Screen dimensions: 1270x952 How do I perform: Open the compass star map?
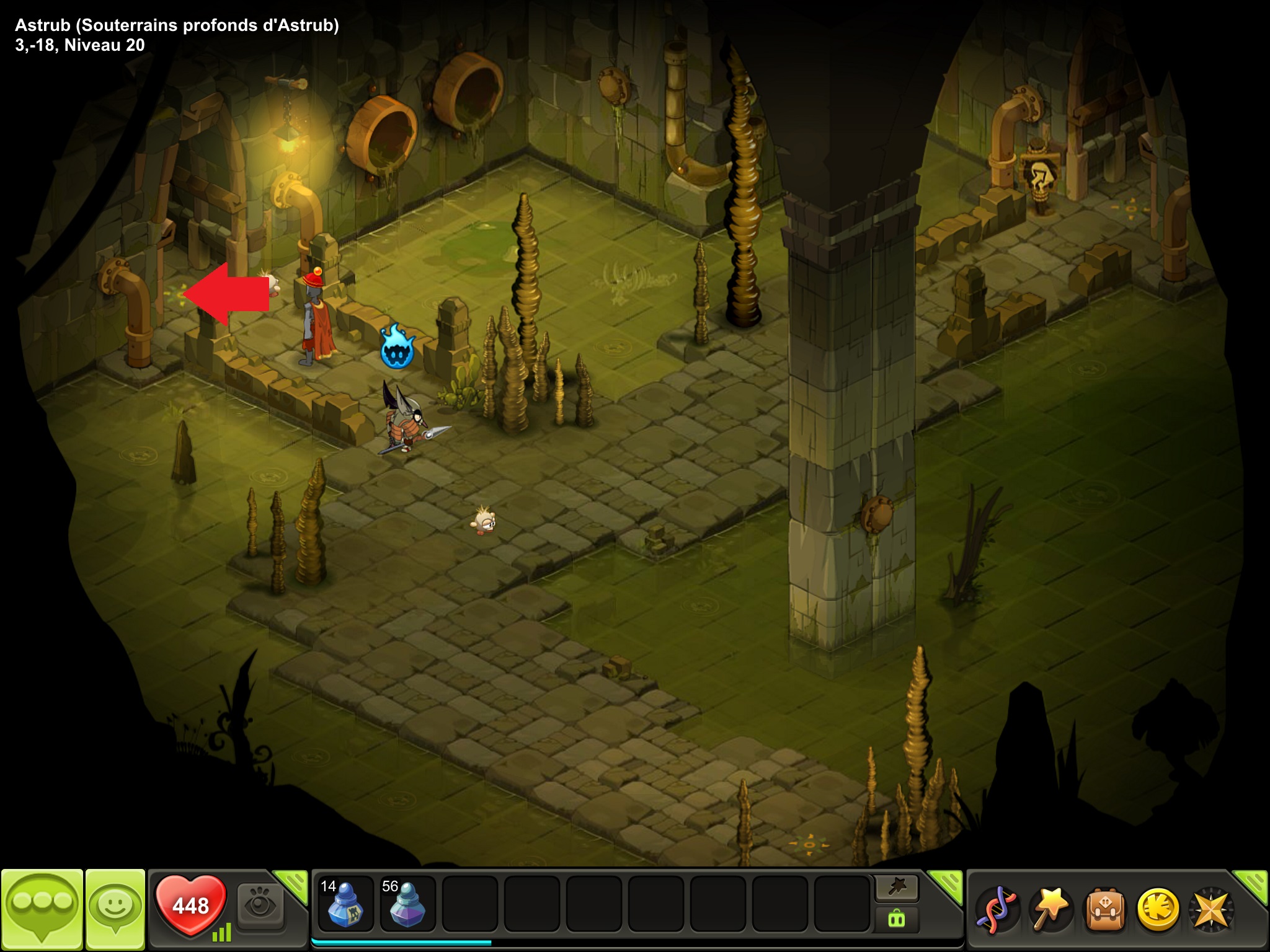tap(1210, 910)
